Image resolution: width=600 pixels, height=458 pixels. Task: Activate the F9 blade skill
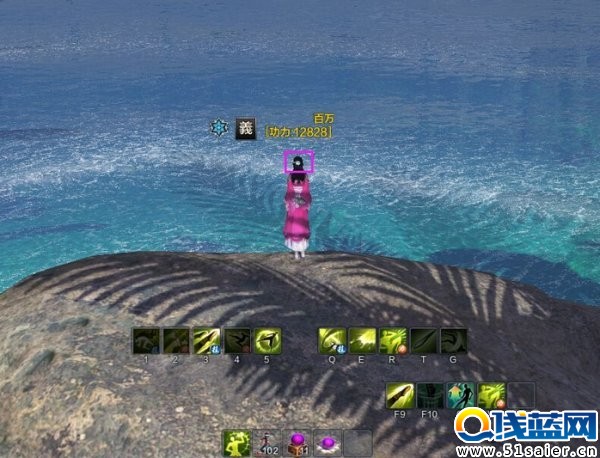[x=400, y=396]
